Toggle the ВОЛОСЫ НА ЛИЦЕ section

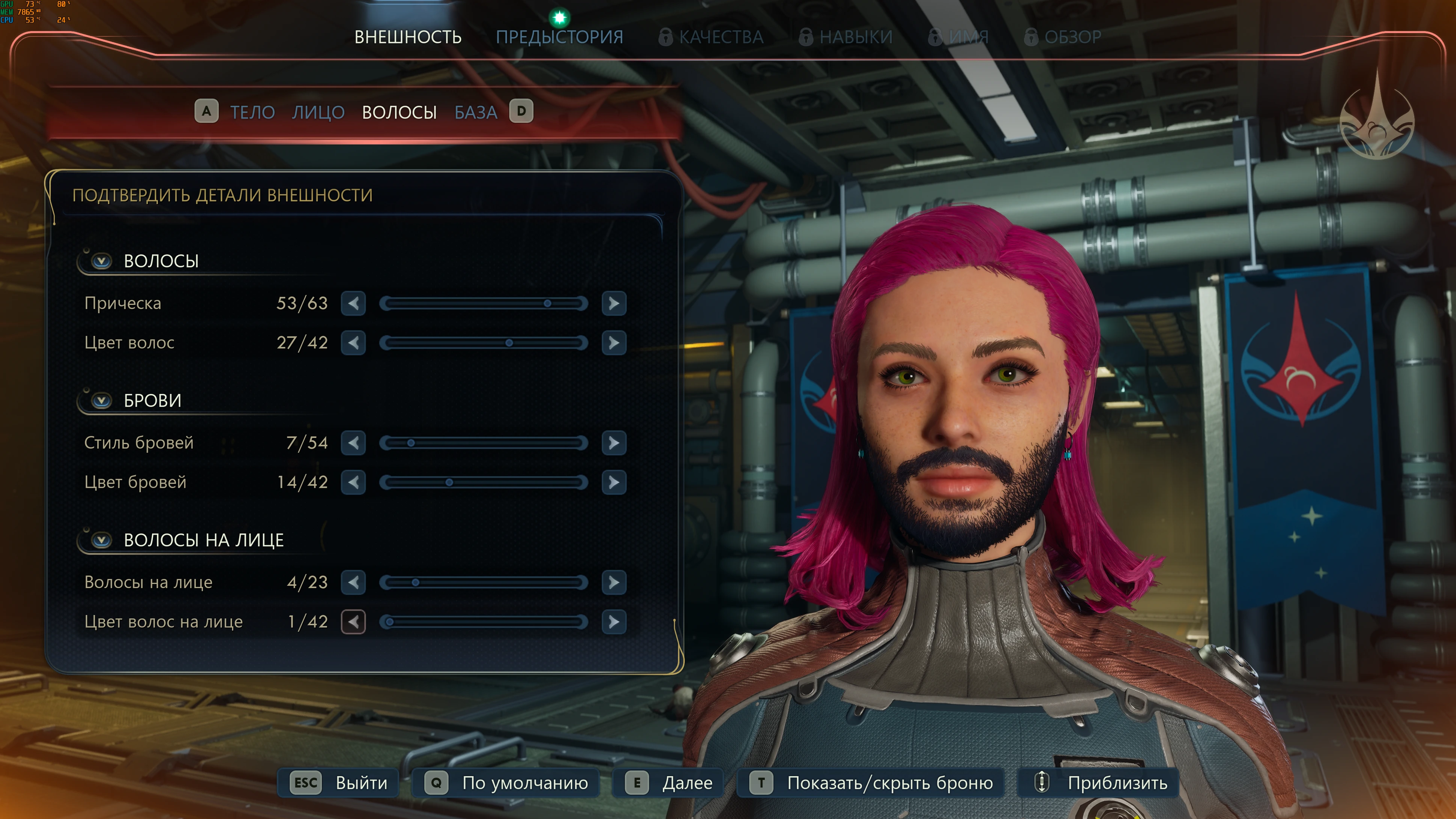click(102, 540)
